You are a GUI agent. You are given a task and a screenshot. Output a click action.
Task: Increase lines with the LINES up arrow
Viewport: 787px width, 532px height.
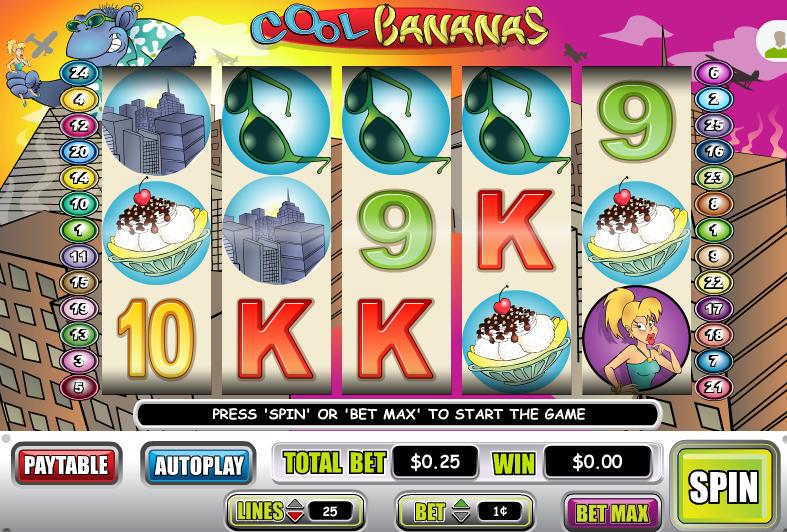[x=297, y=505]
